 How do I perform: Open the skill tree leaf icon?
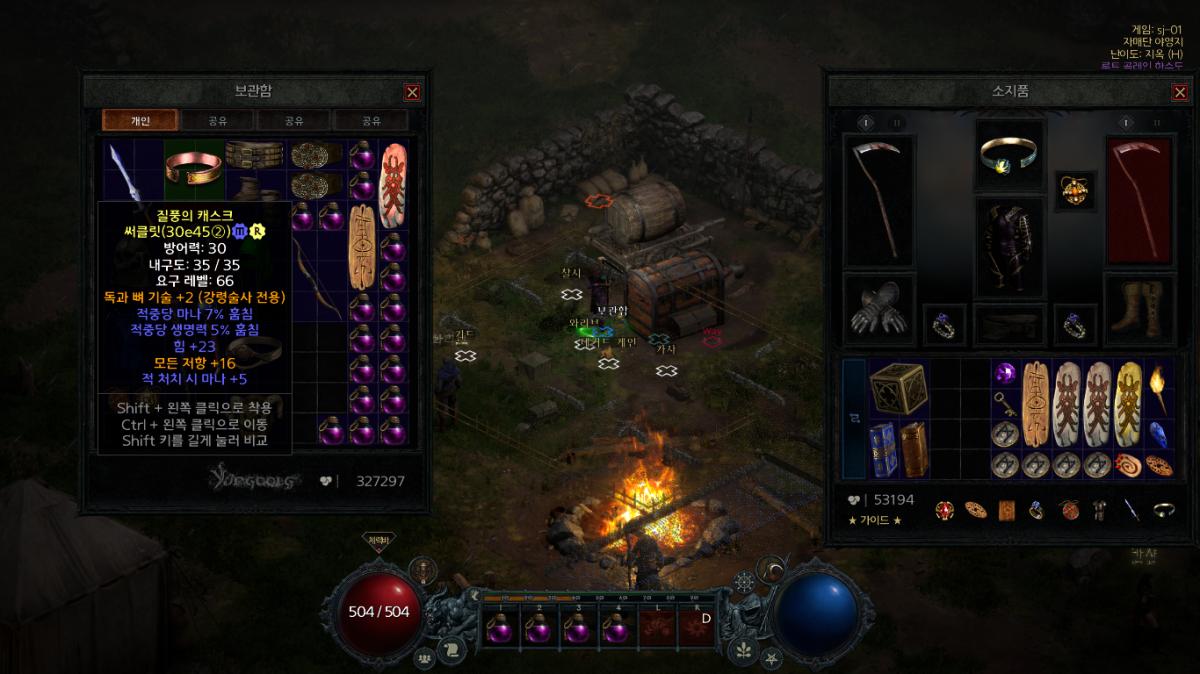click(x=743, y=650)
